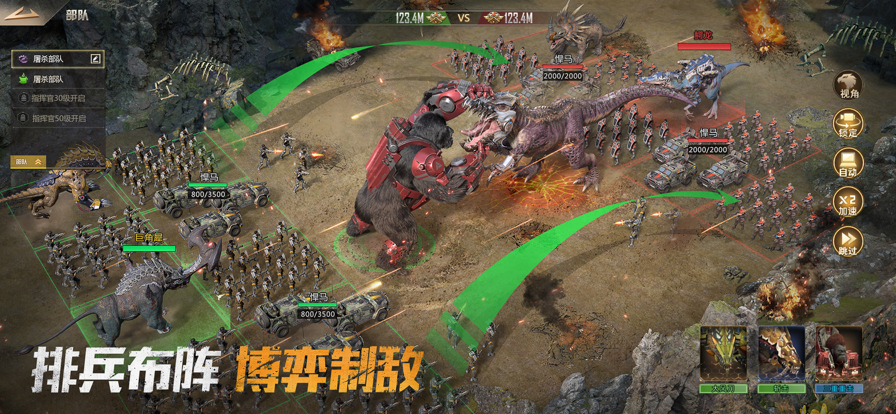Activate the green spiked dragon skill
The image size is (896, 414).
(724, 355)
